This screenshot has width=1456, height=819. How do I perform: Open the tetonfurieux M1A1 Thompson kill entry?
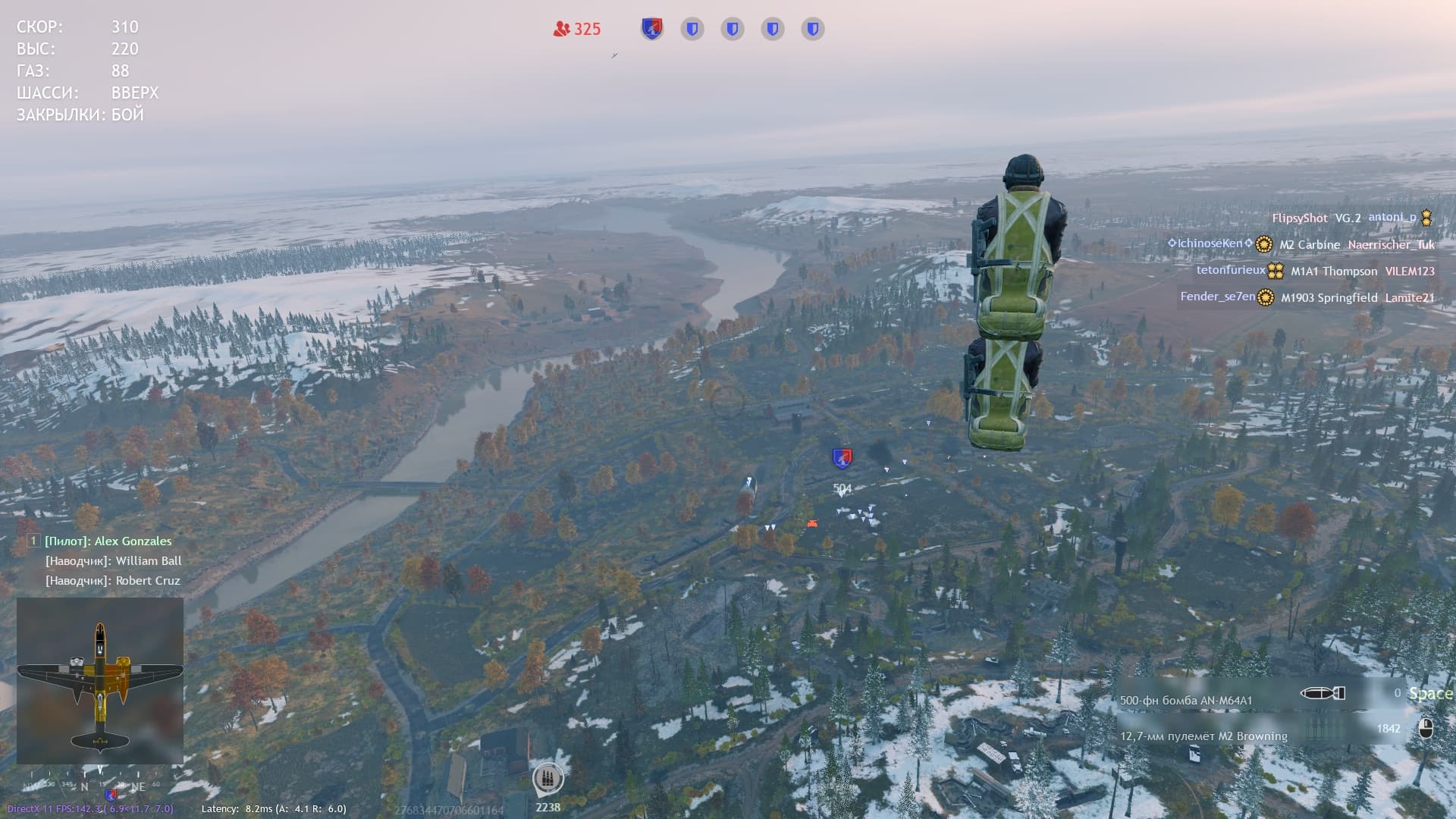[1315, 271]
